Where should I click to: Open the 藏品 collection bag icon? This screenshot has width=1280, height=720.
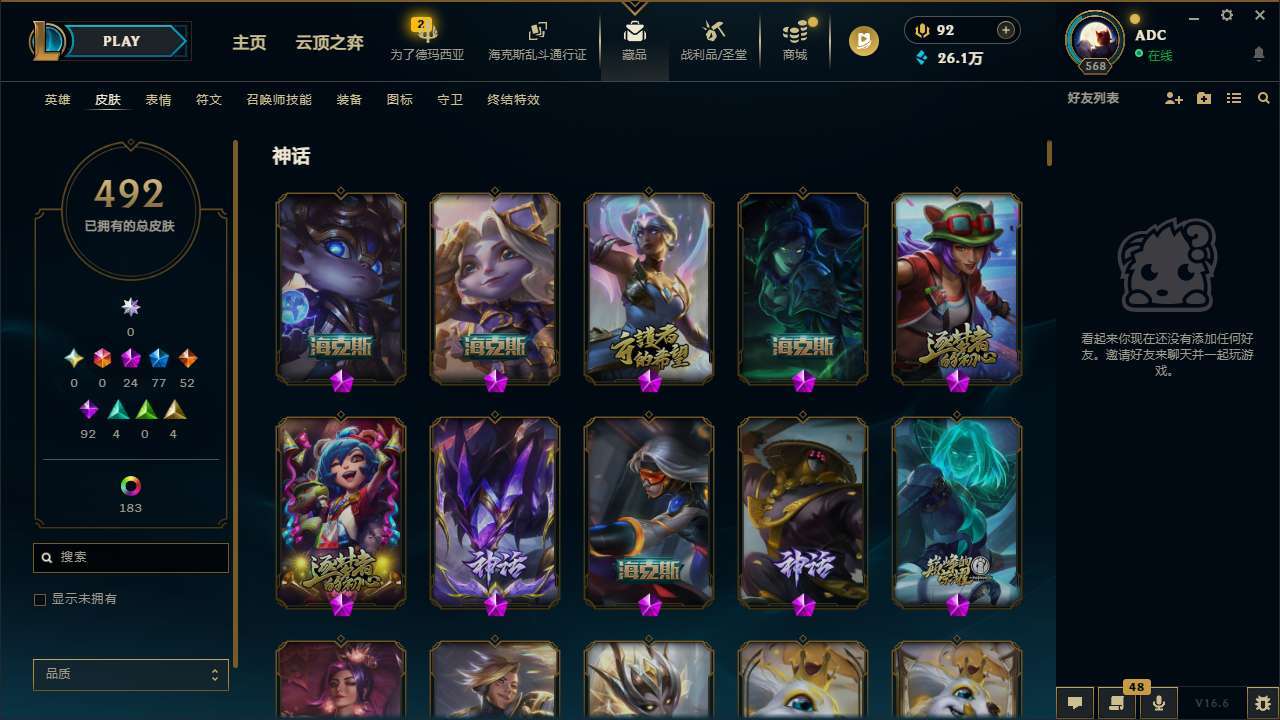tap(632, 40)
